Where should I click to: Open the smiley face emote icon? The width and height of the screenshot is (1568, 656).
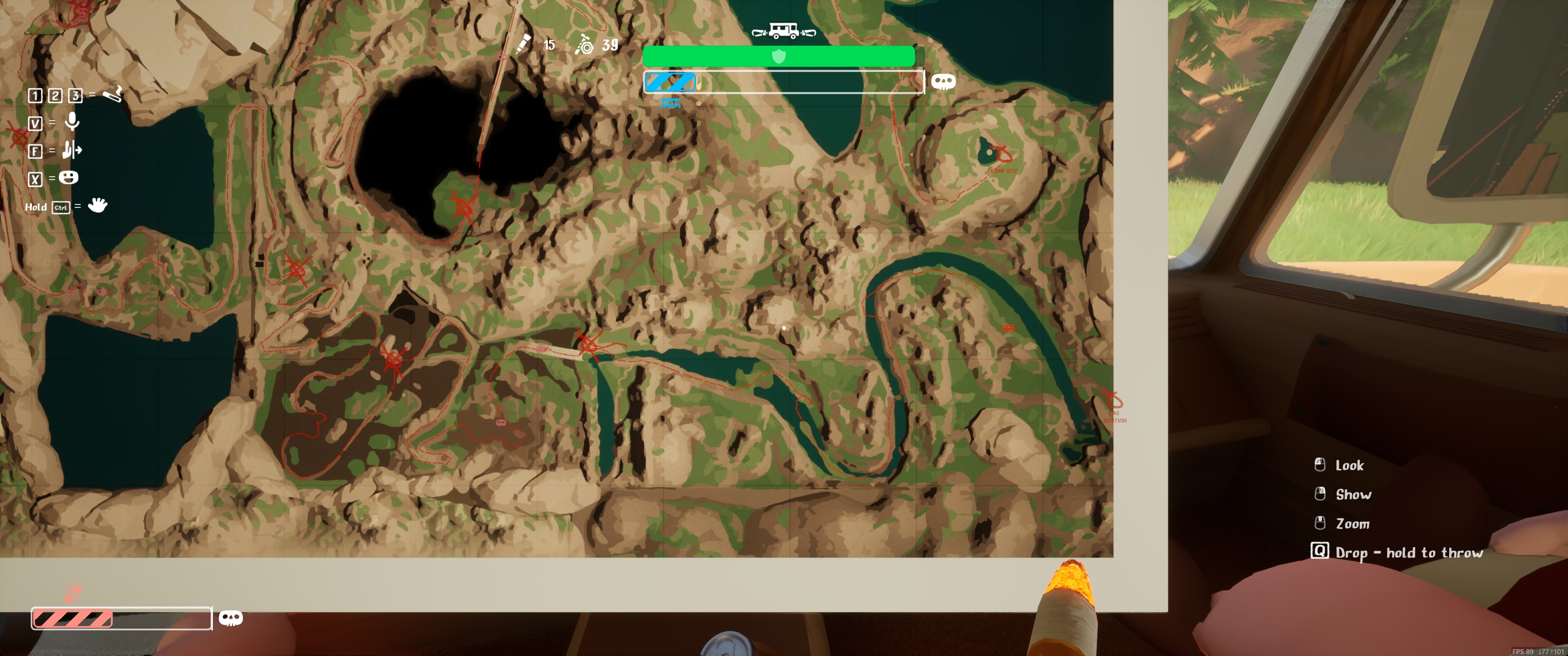[69, 178]
